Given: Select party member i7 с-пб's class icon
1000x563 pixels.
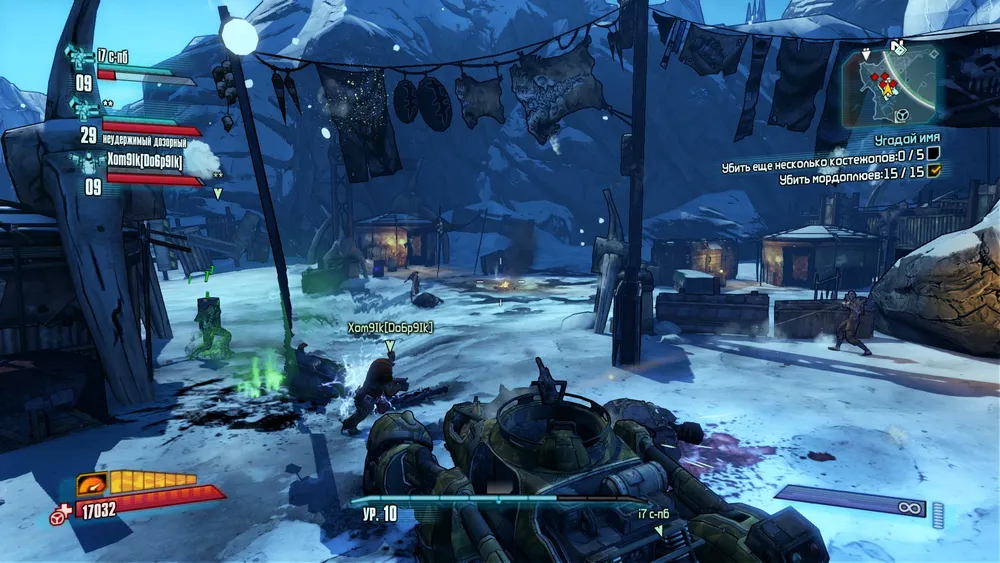Looking at the screenshot, I should 79,56.
